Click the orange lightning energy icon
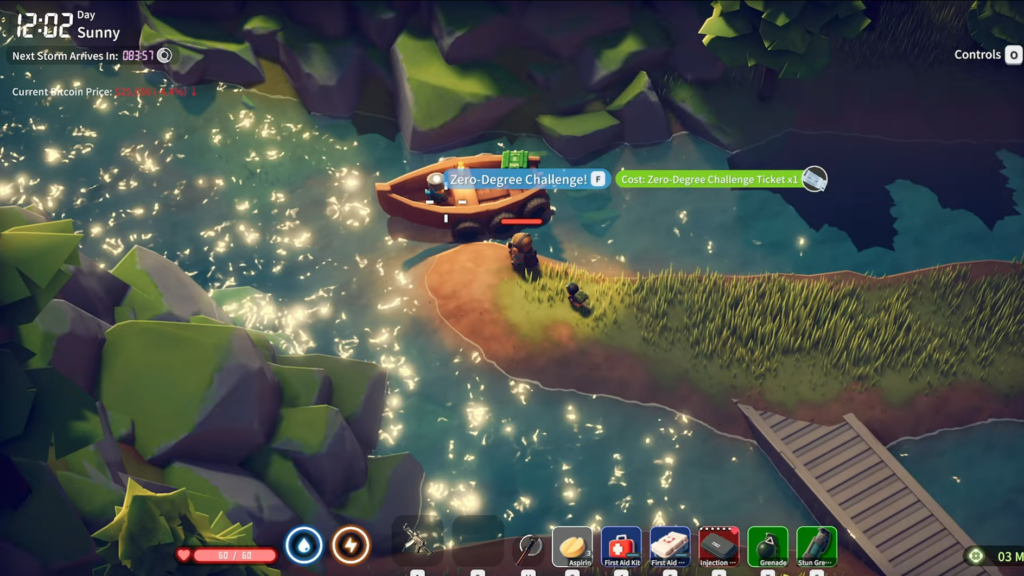The image size is (1024, 576). coord(350,545)
